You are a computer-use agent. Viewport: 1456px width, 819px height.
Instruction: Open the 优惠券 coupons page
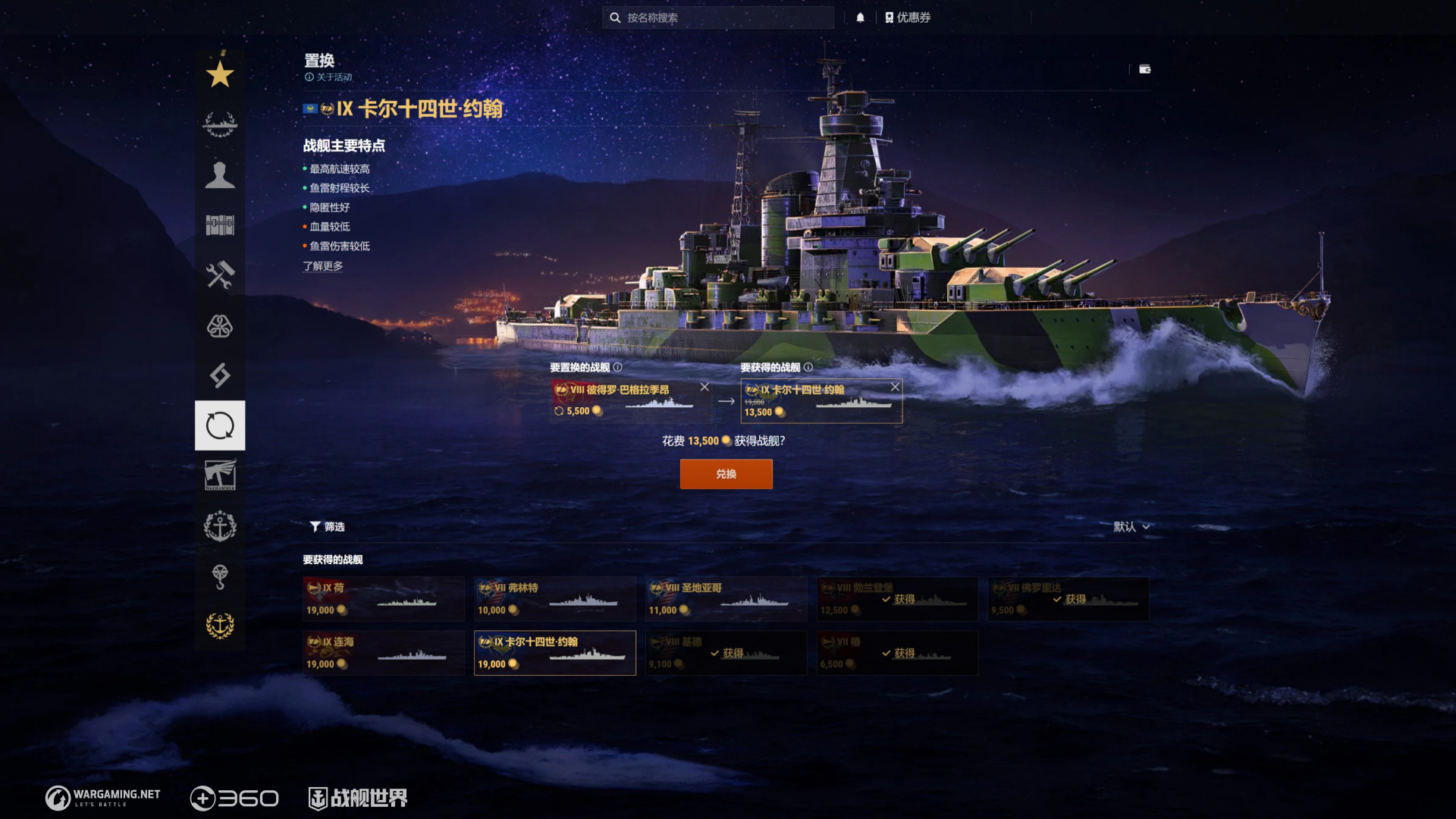[x=908, y=17]
